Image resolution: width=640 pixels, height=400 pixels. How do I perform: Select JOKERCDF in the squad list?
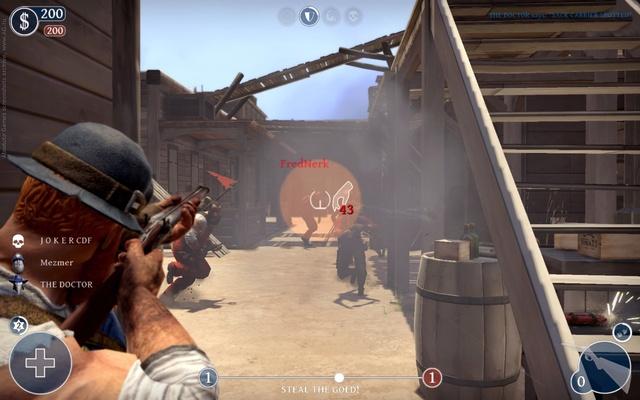click(x=65, y=241)
